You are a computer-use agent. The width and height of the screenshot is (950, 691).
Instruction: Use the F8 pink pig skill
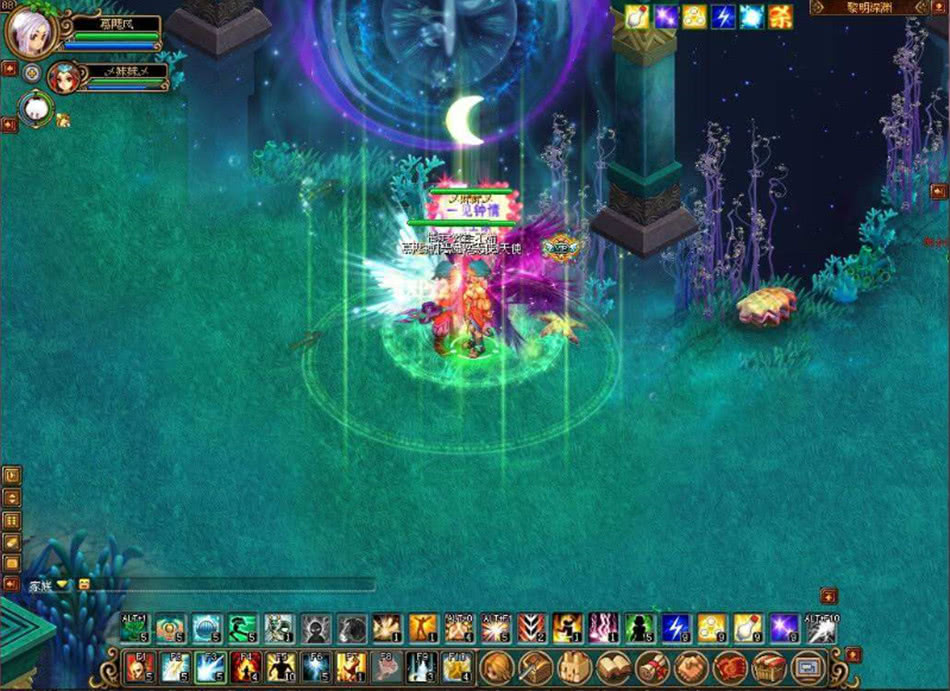click(x=385, y=666)
